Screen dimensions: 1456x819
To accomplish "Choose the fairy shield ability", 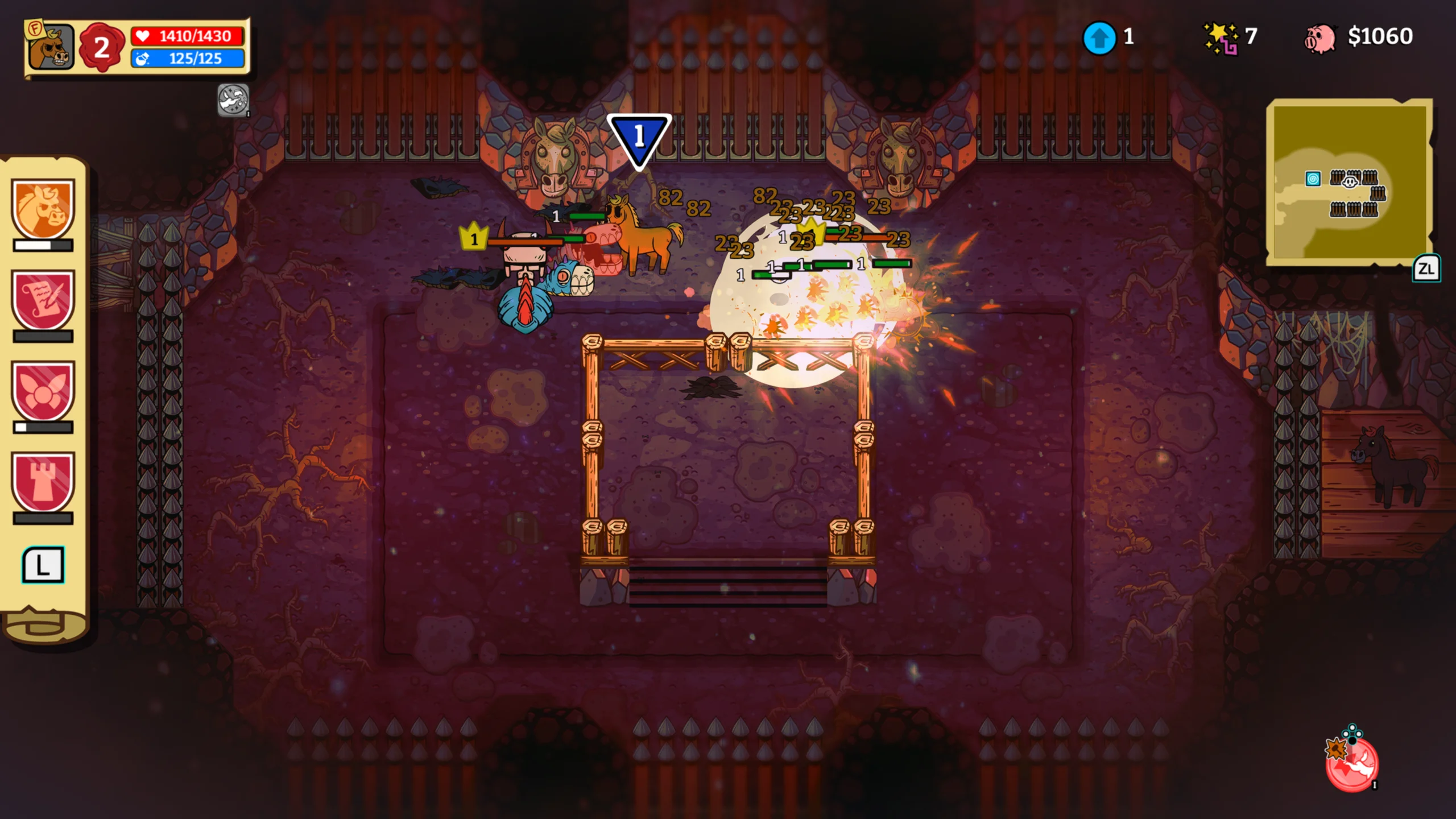I will coord(43,390).
